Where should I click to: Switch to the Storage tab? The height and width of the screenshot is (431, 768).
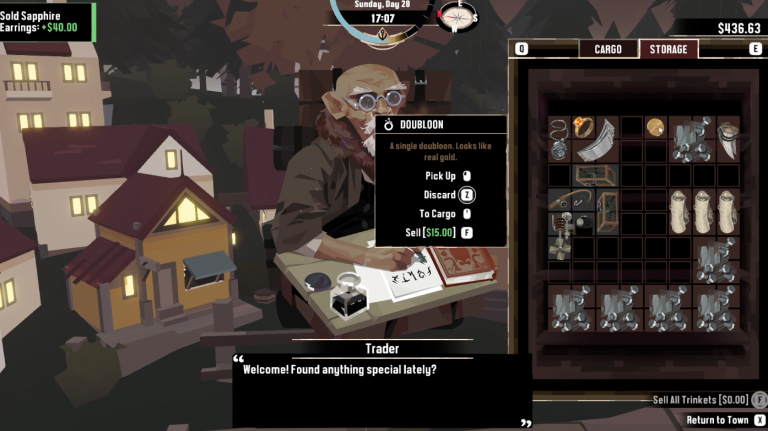(x=668, y=49)
